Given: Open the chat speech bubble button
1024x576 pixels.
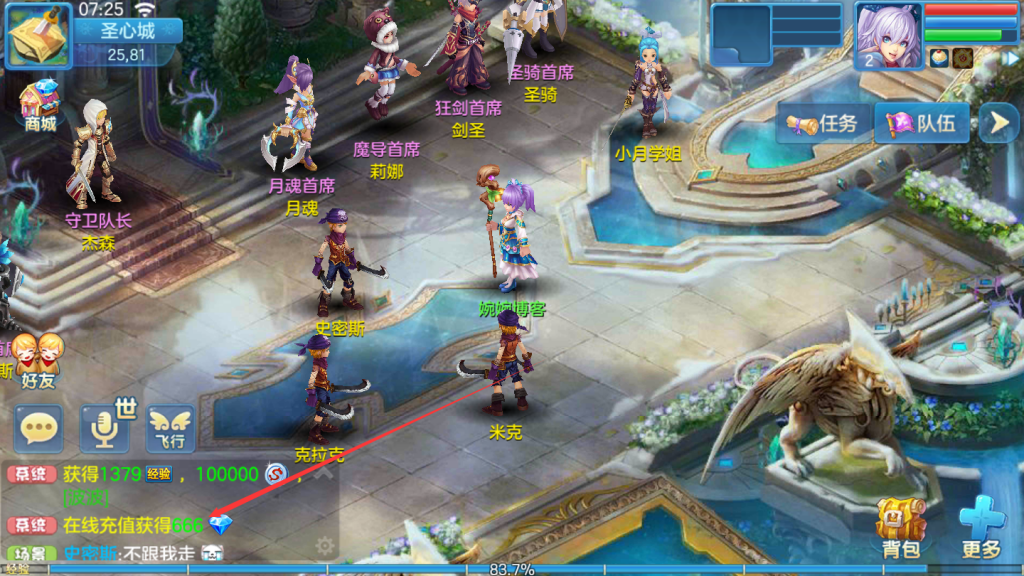Looking at the screenshot, I should pos(38,429).
